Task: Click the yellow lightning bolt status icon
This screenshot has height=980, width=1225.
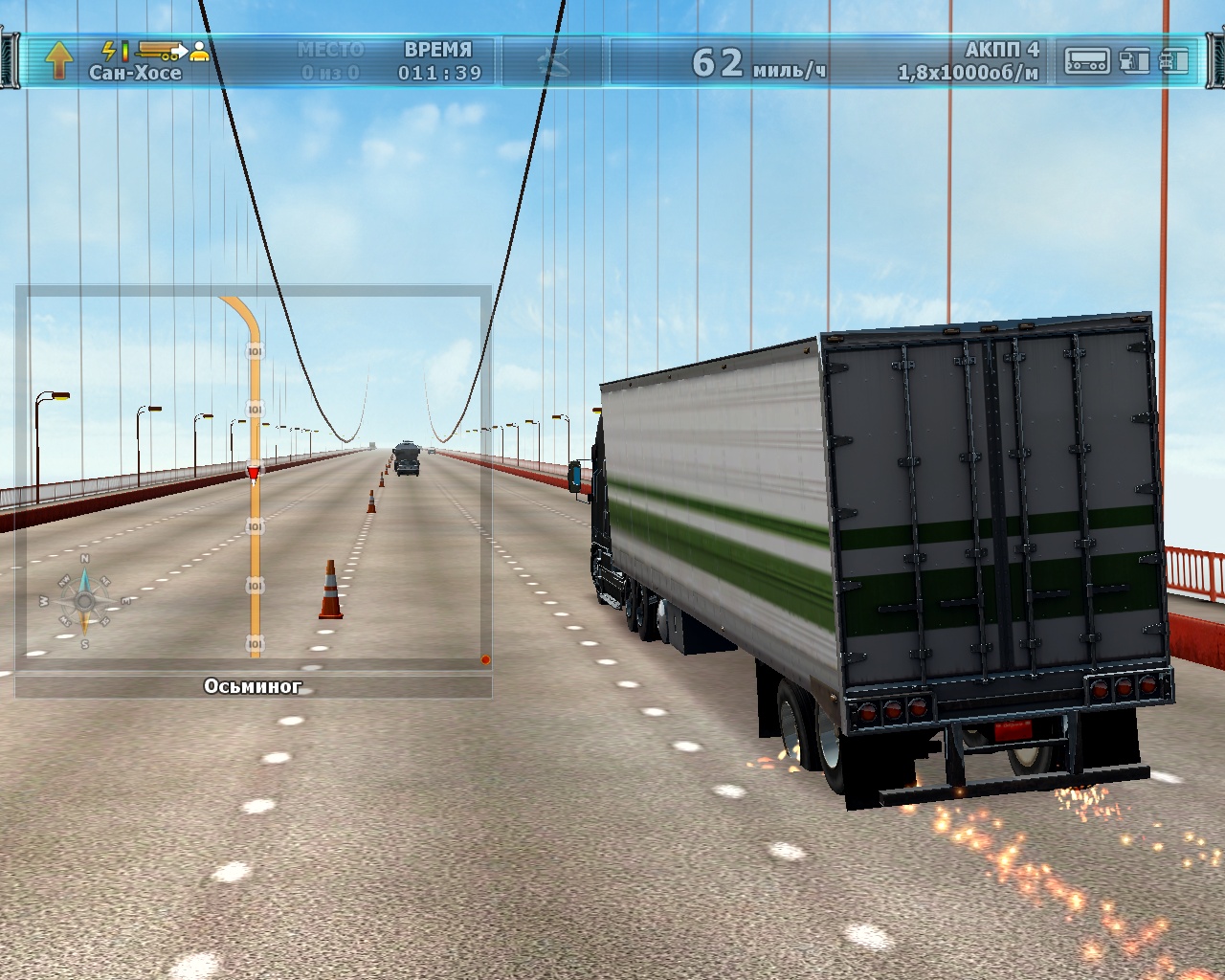Action: 109,50
